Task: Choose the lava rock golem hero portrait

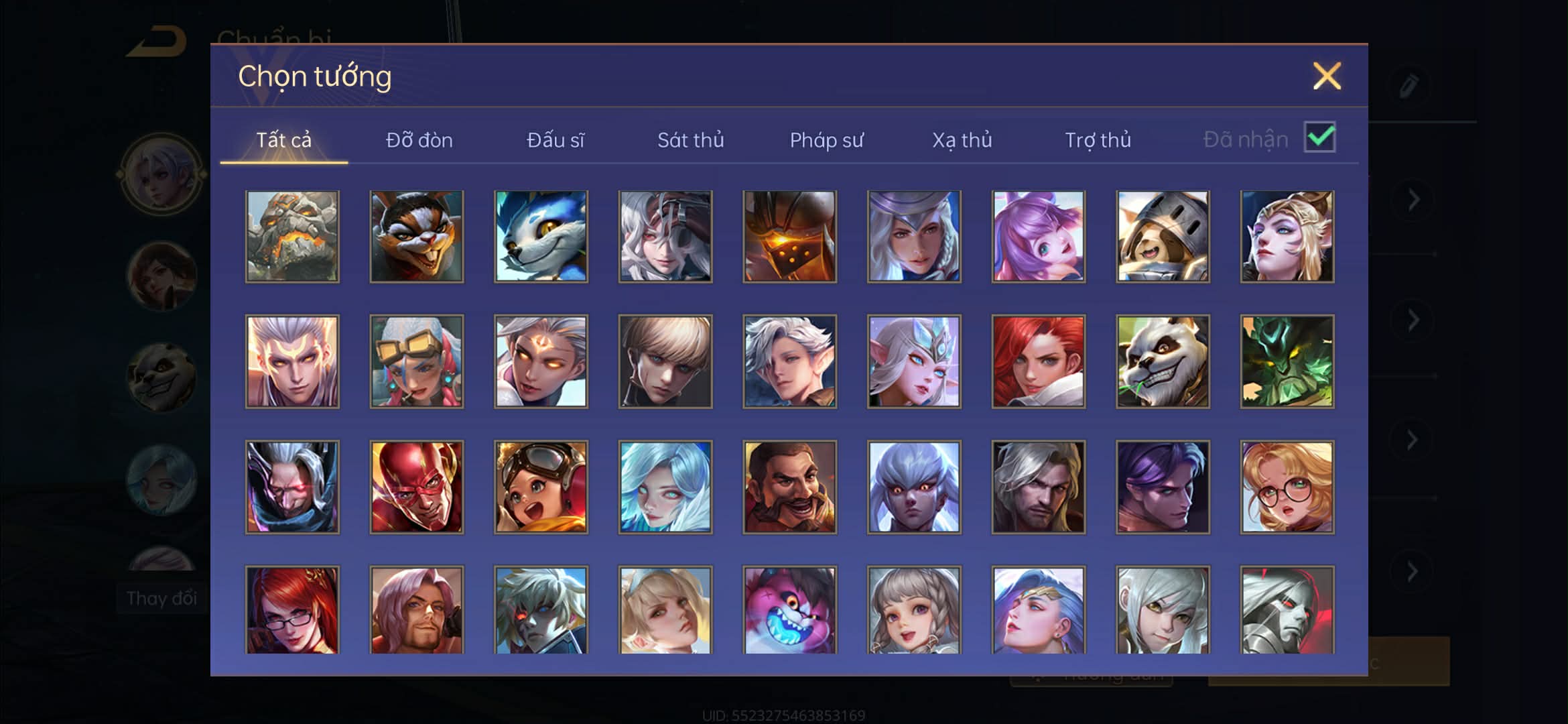Action: coord(292,236)
